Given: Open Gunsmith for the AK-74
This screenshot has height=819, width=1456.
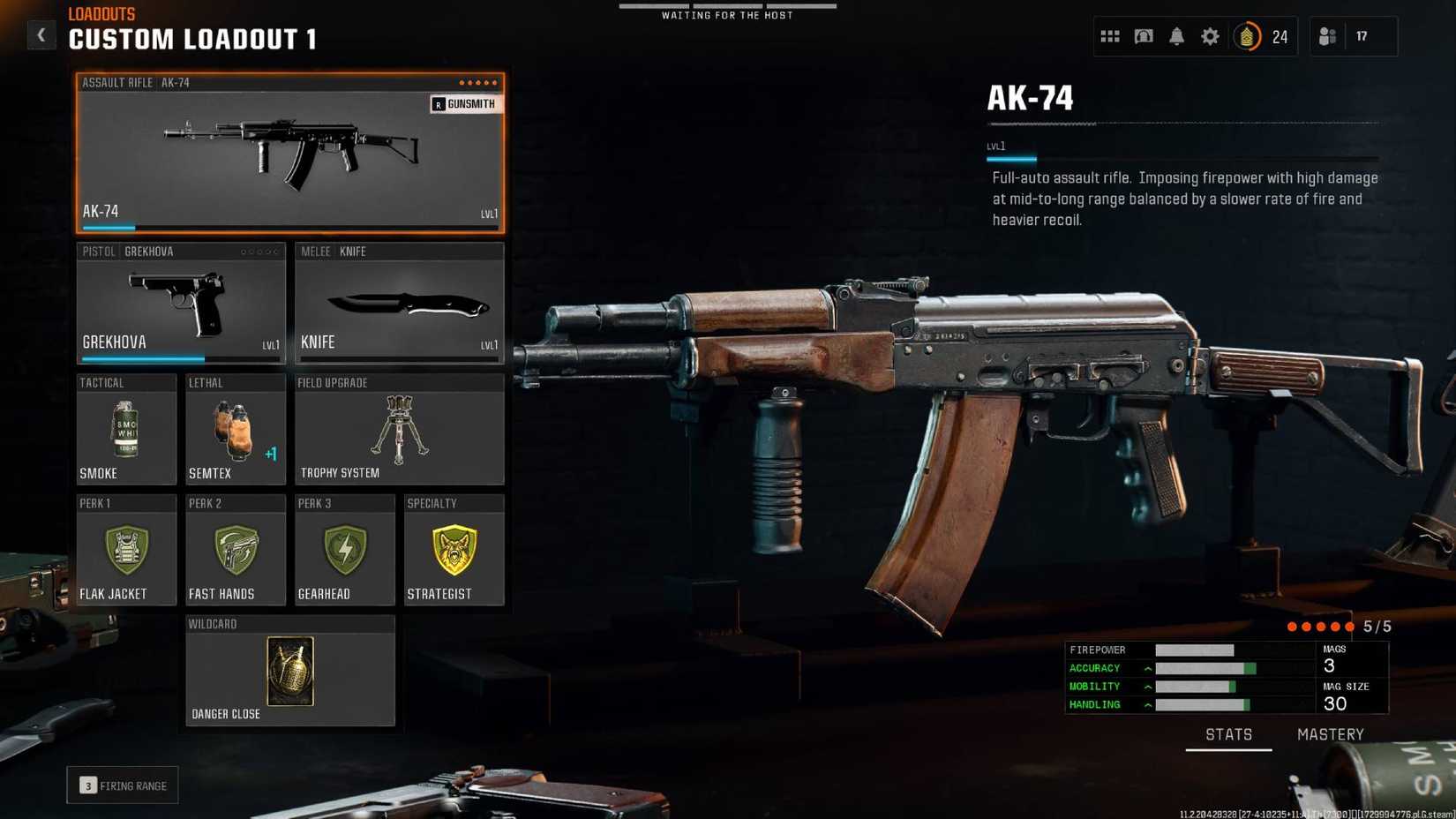Looking at the screenshot, I should tap(465, 104).
